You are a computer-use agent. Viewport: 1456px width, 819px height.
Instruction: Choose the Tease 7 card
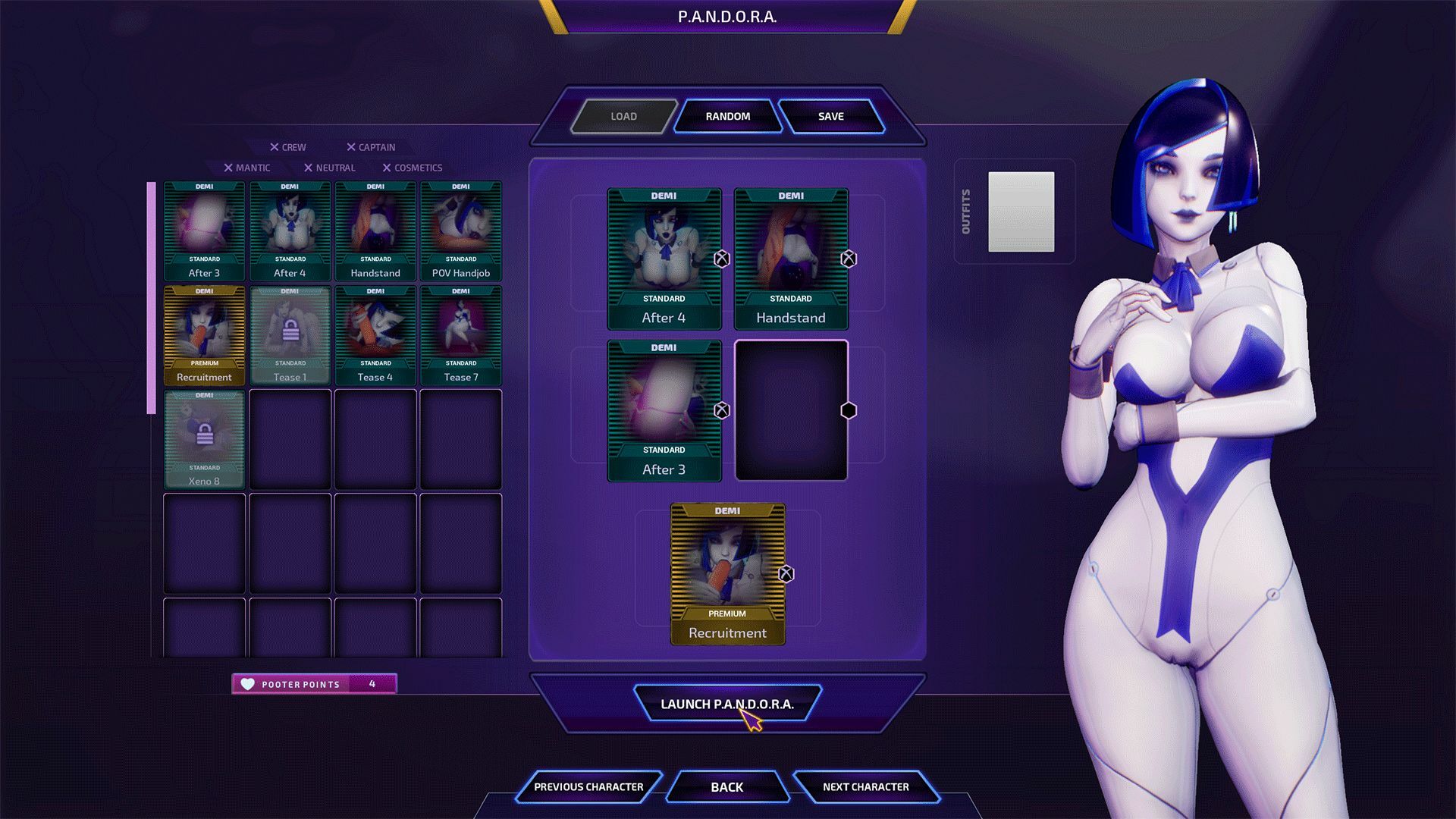pos(461,335)
